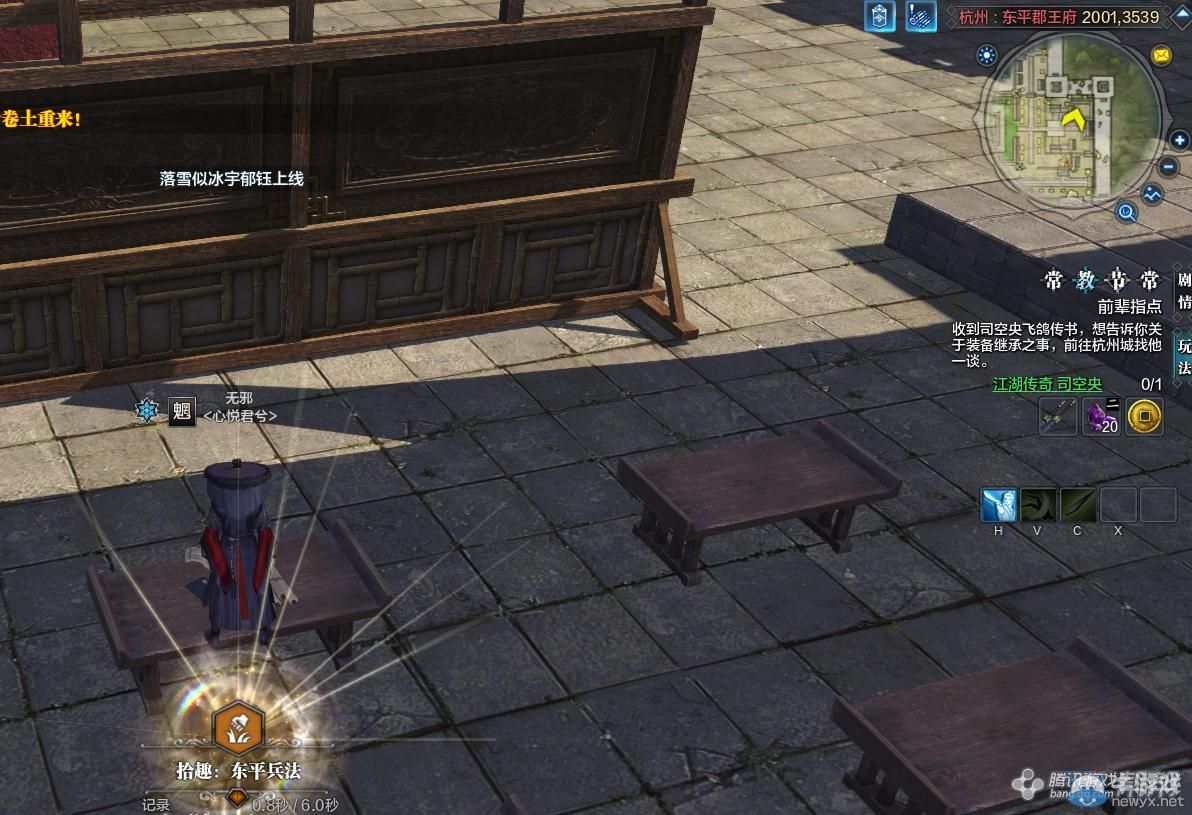1192x815 pixels.
Task: Follow the quest link 江湖传奇 司空央
Action: [x=1047, y=384]
